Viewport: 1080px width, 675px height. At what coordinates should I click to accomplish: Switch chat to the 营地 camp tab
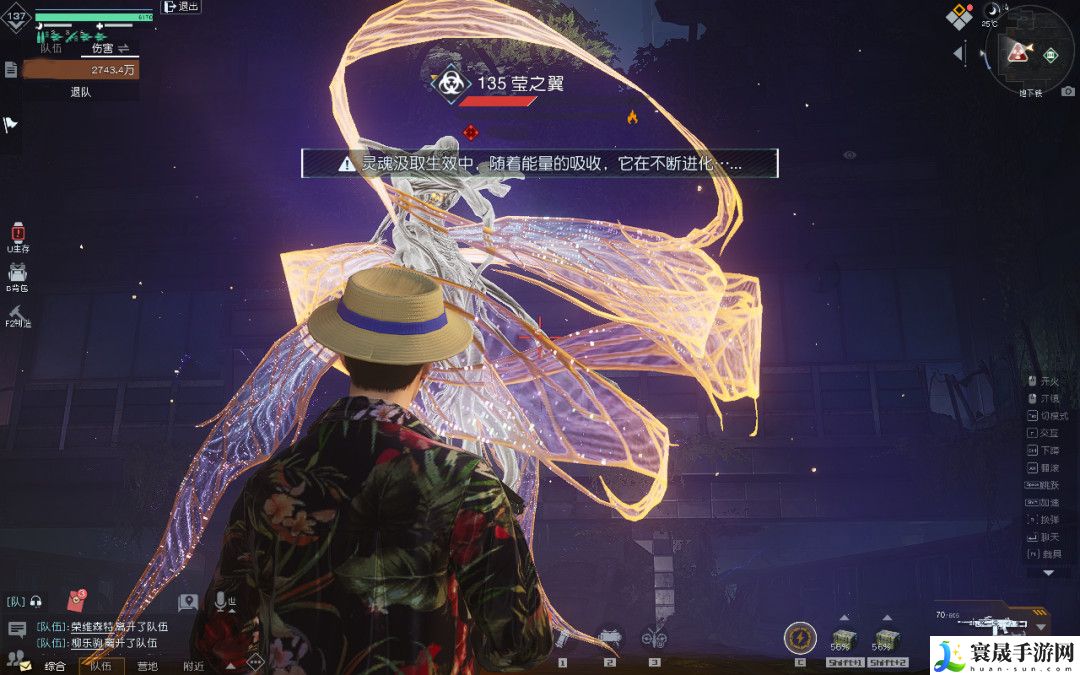tap(147, 666)
